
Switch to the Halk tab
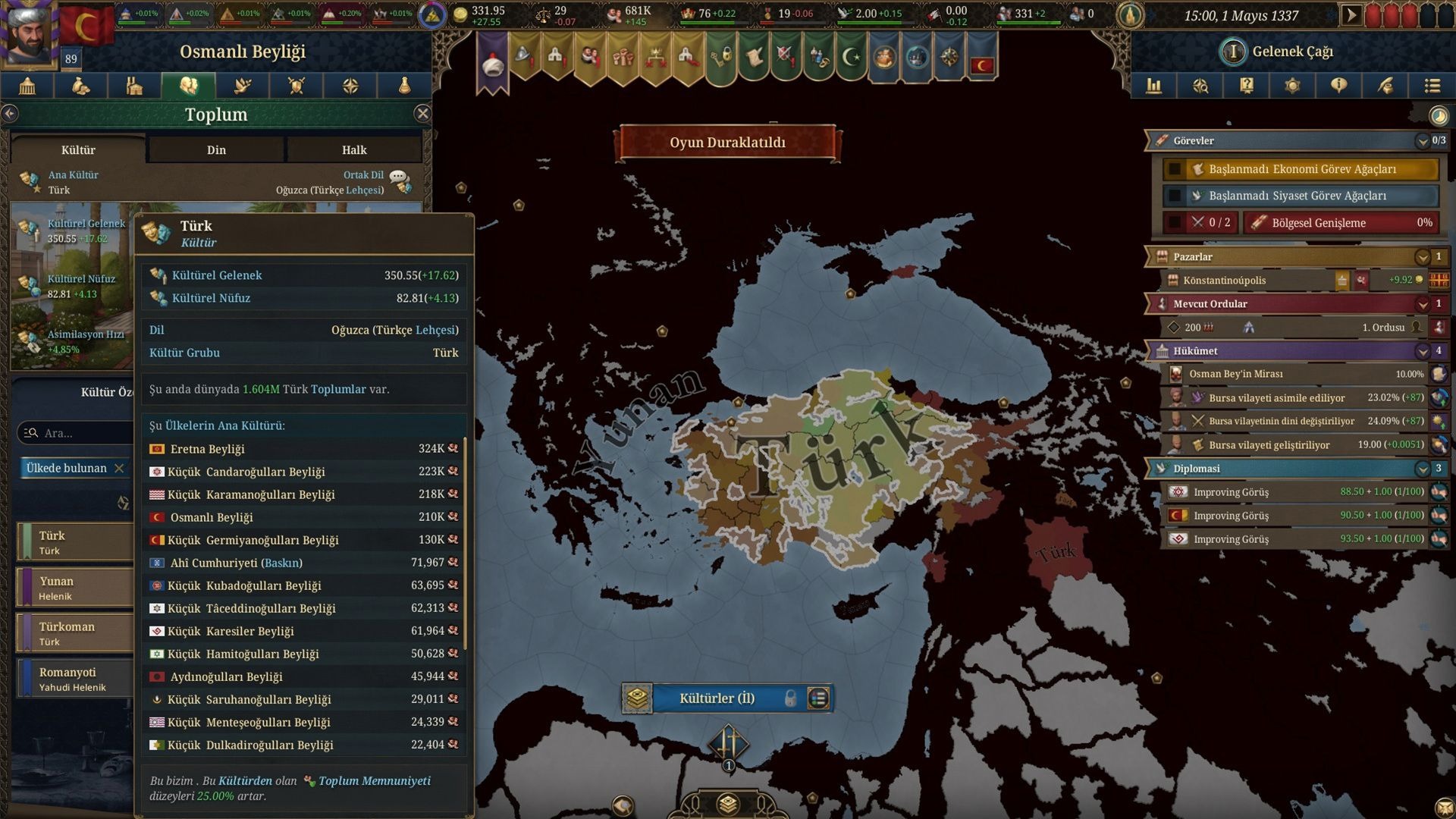(x=353, y=149)
